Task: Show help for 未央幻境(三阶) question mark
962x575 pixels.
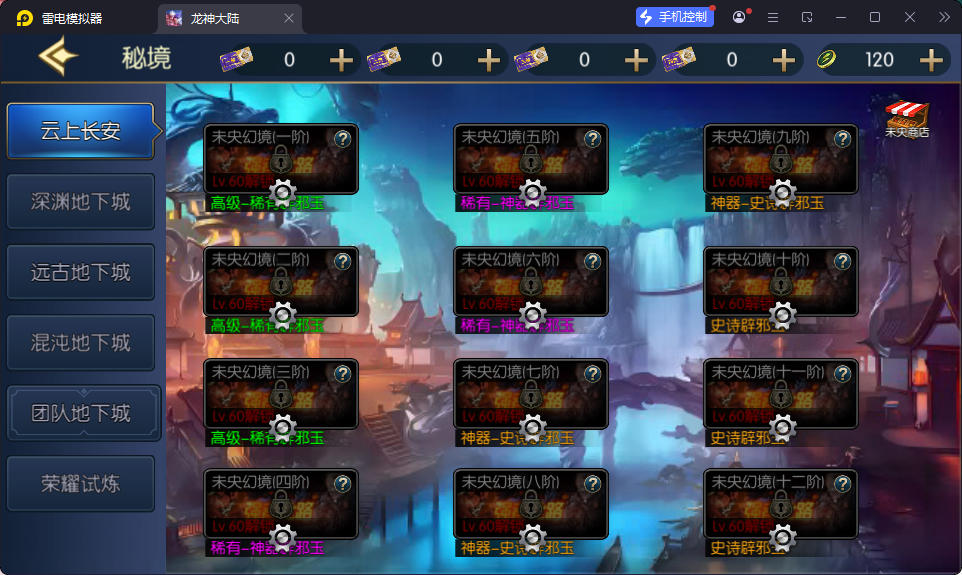Action: tap(342, 374)
